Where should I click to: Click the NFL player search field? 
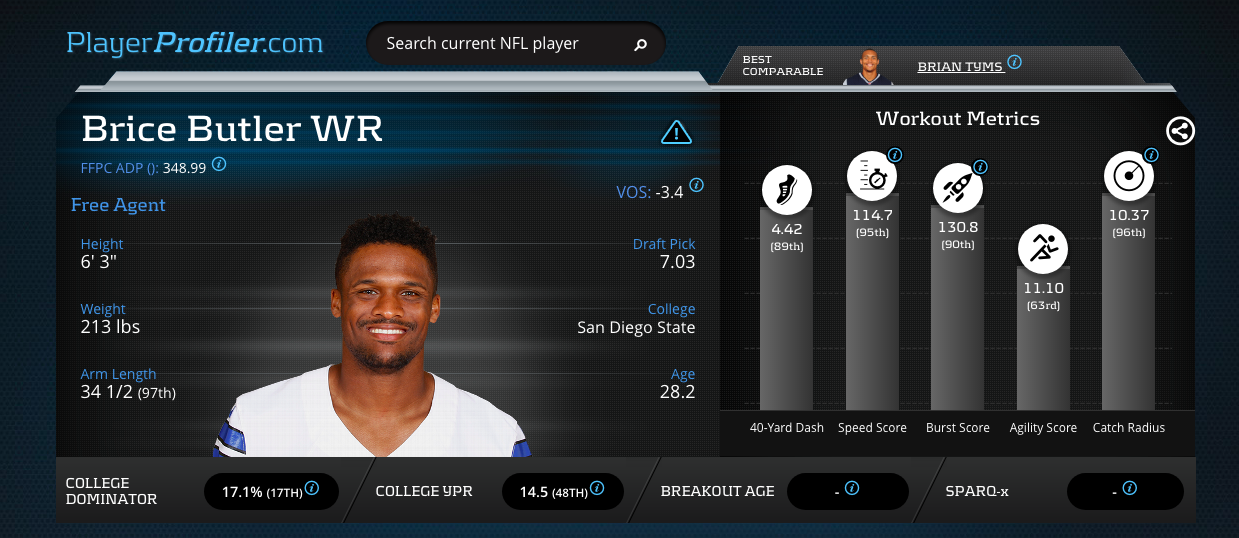(500, 44)
